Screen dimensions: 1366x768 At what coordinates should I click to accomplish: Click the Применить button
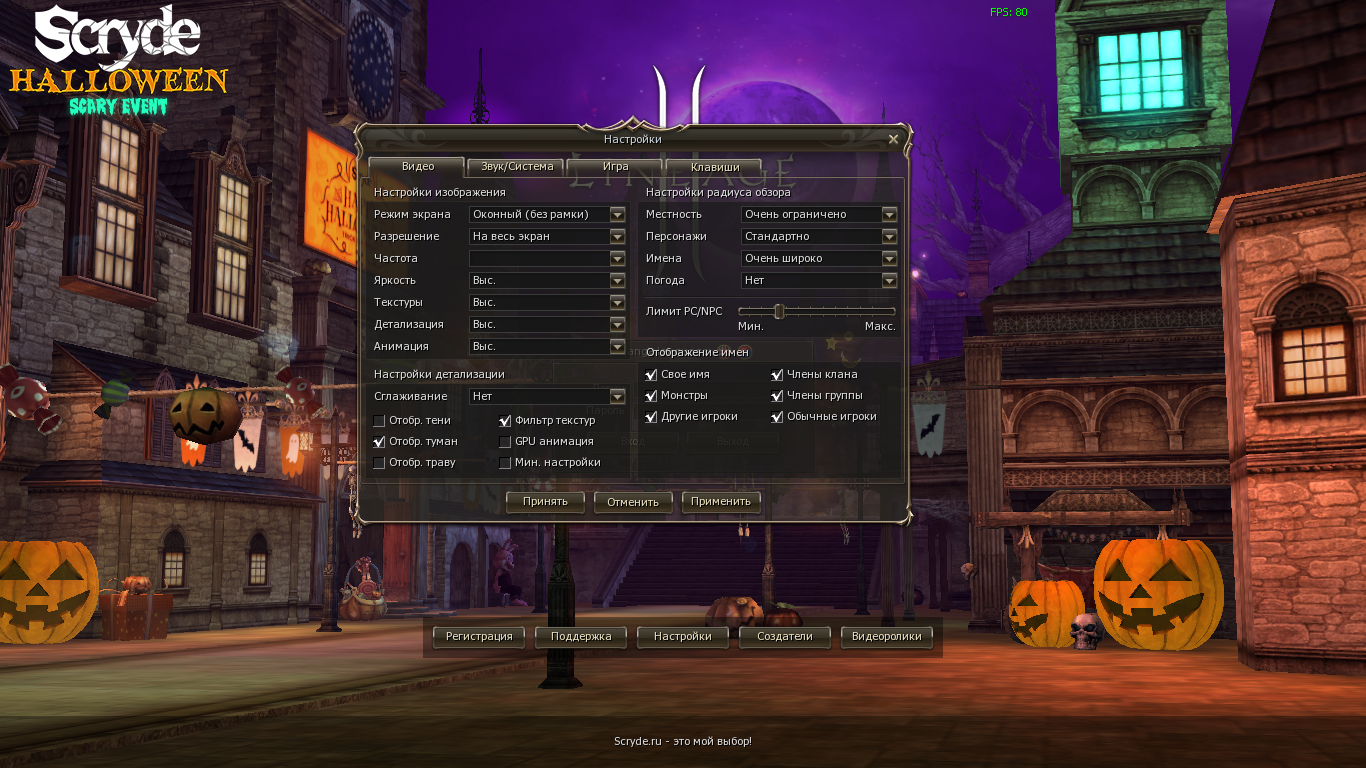pos(721,502)
